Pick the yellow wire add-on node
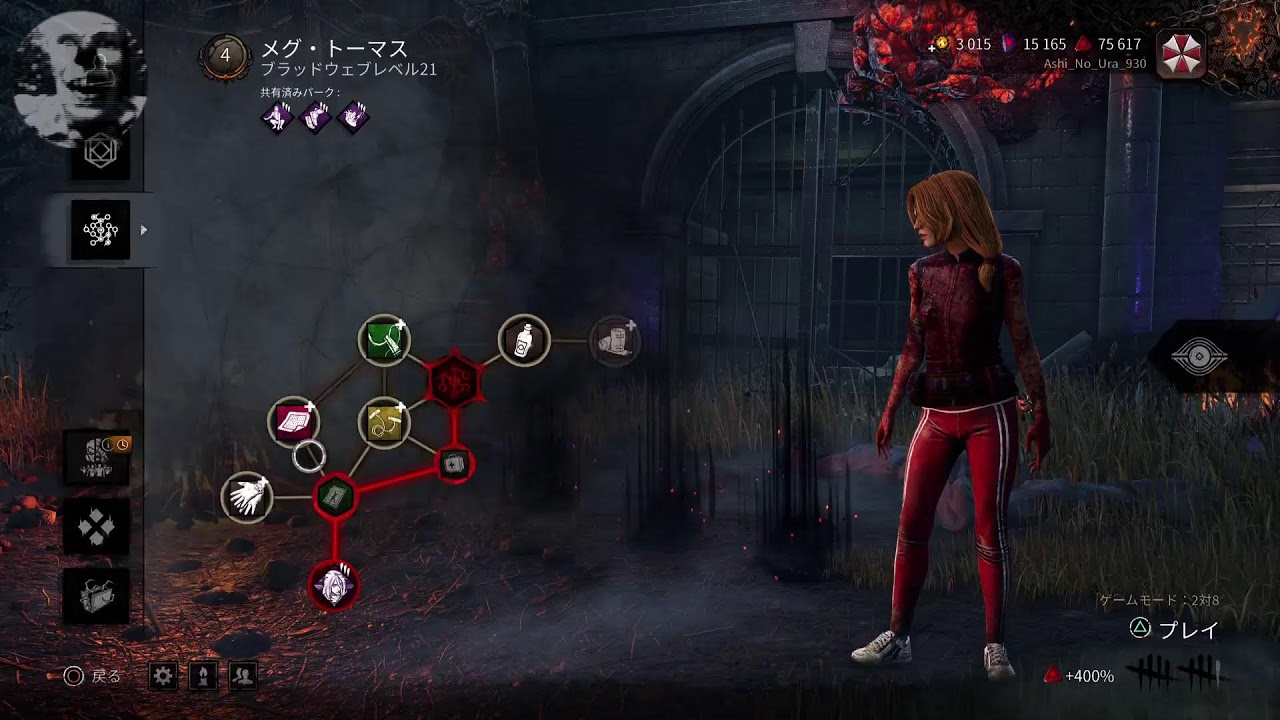1280x720 pixels. 384,422
